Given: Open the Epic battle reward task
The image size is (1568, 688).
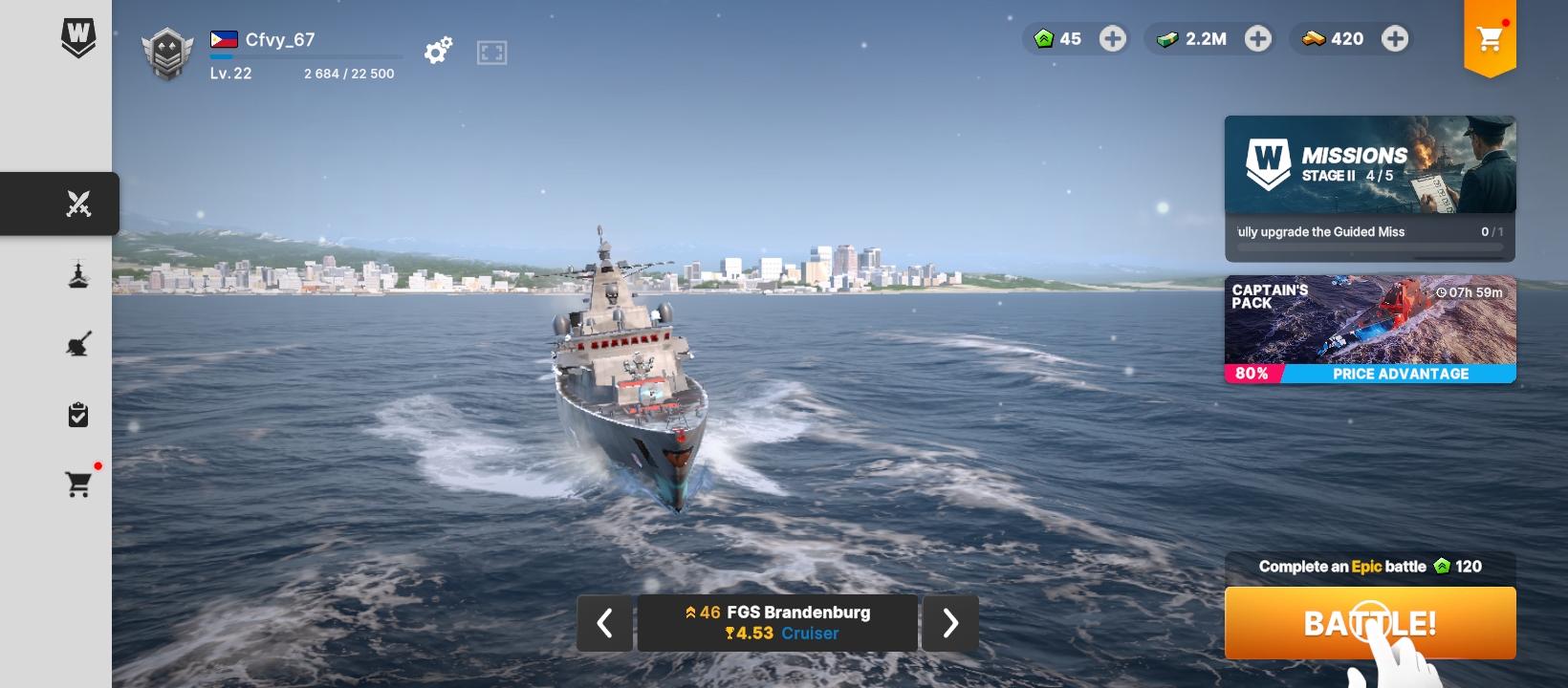Looking at the screenshot, I should pyautogui.click(x=1369, y=567).
